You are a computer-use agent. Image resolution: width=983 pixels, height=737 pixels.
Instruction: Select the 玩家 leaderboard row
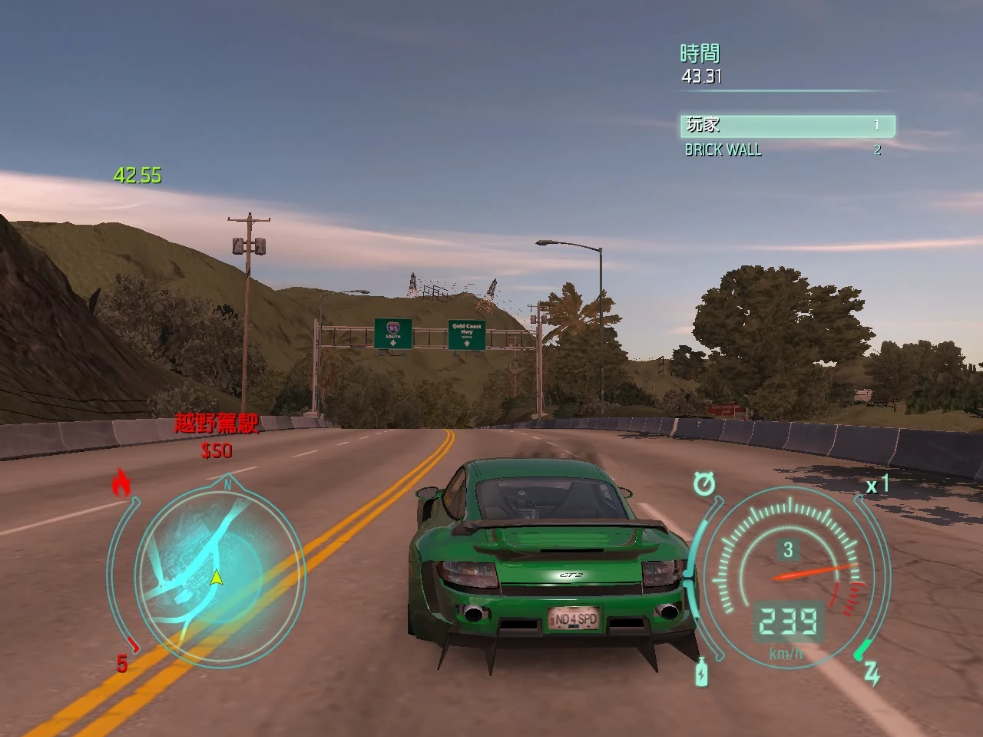click(x=787, y=126)
